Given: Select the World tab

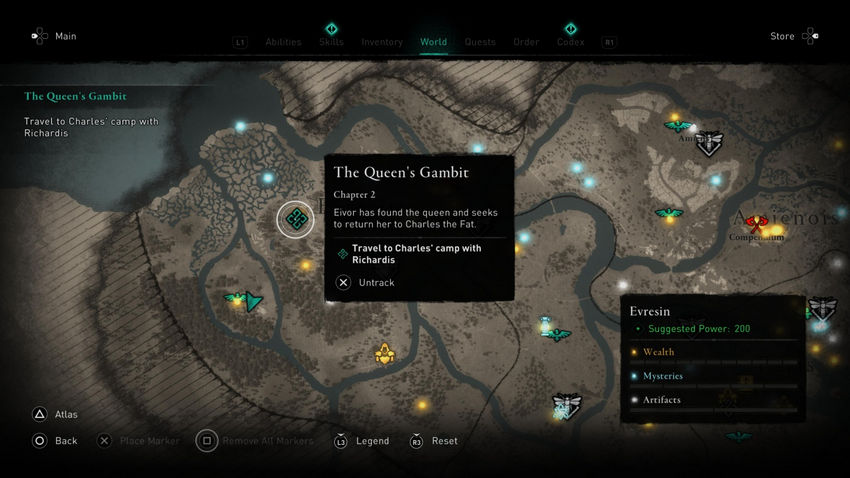Looking at the screenshot, I should [x=433, y=42].
